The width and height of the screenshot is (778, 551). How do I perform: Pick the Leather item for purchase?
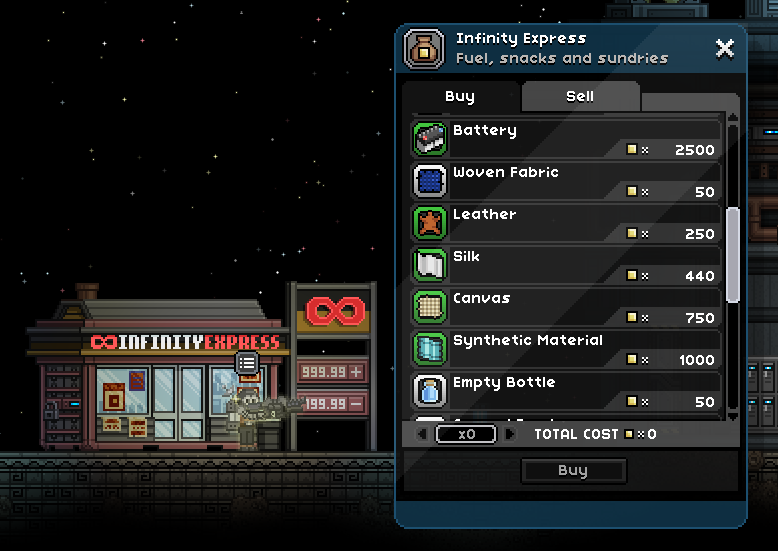click(x=566, y=224)
